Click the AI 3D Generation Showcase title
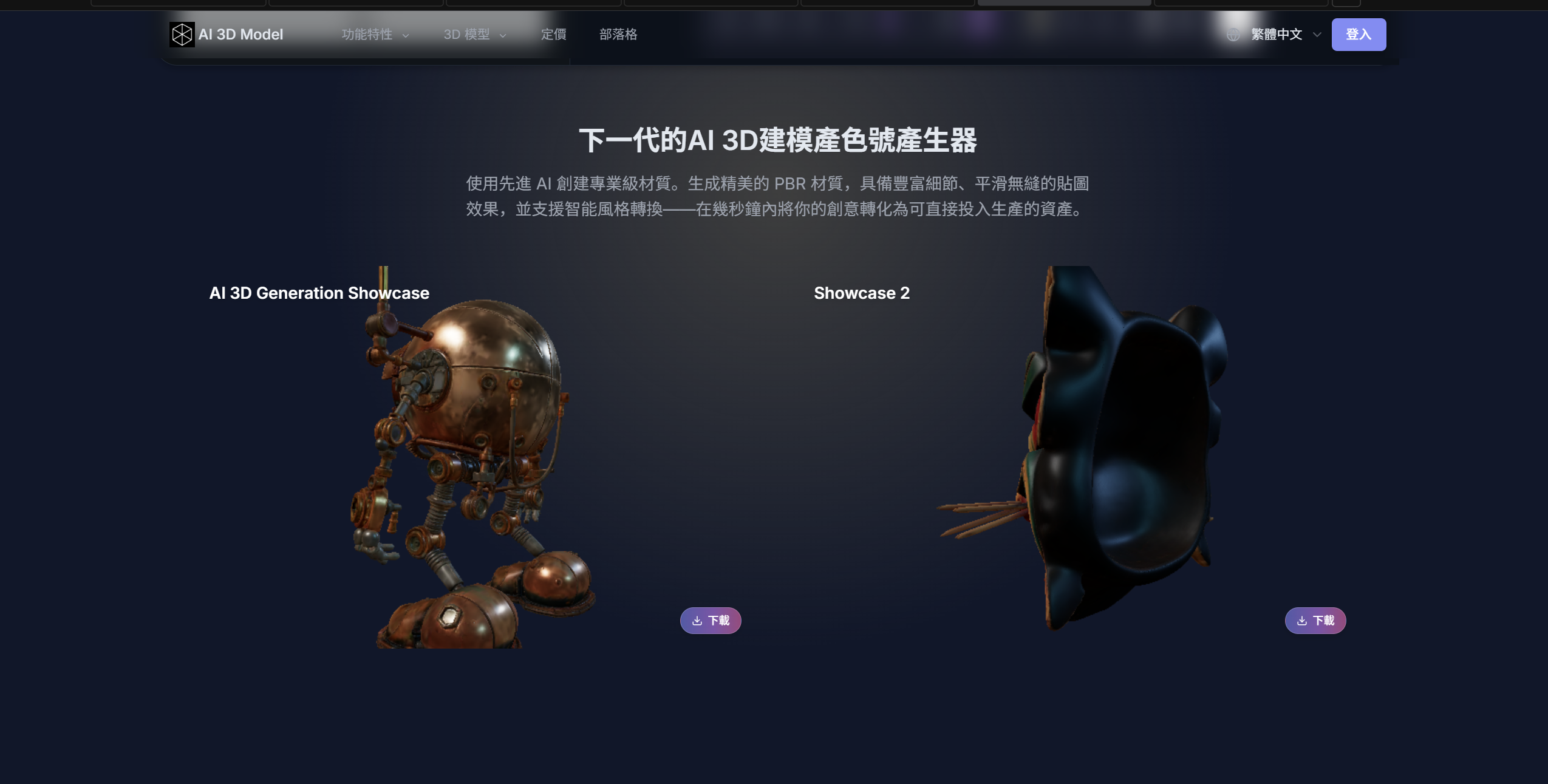The height and width of the screenshot is (784, 1548). [x=318, y=293]
